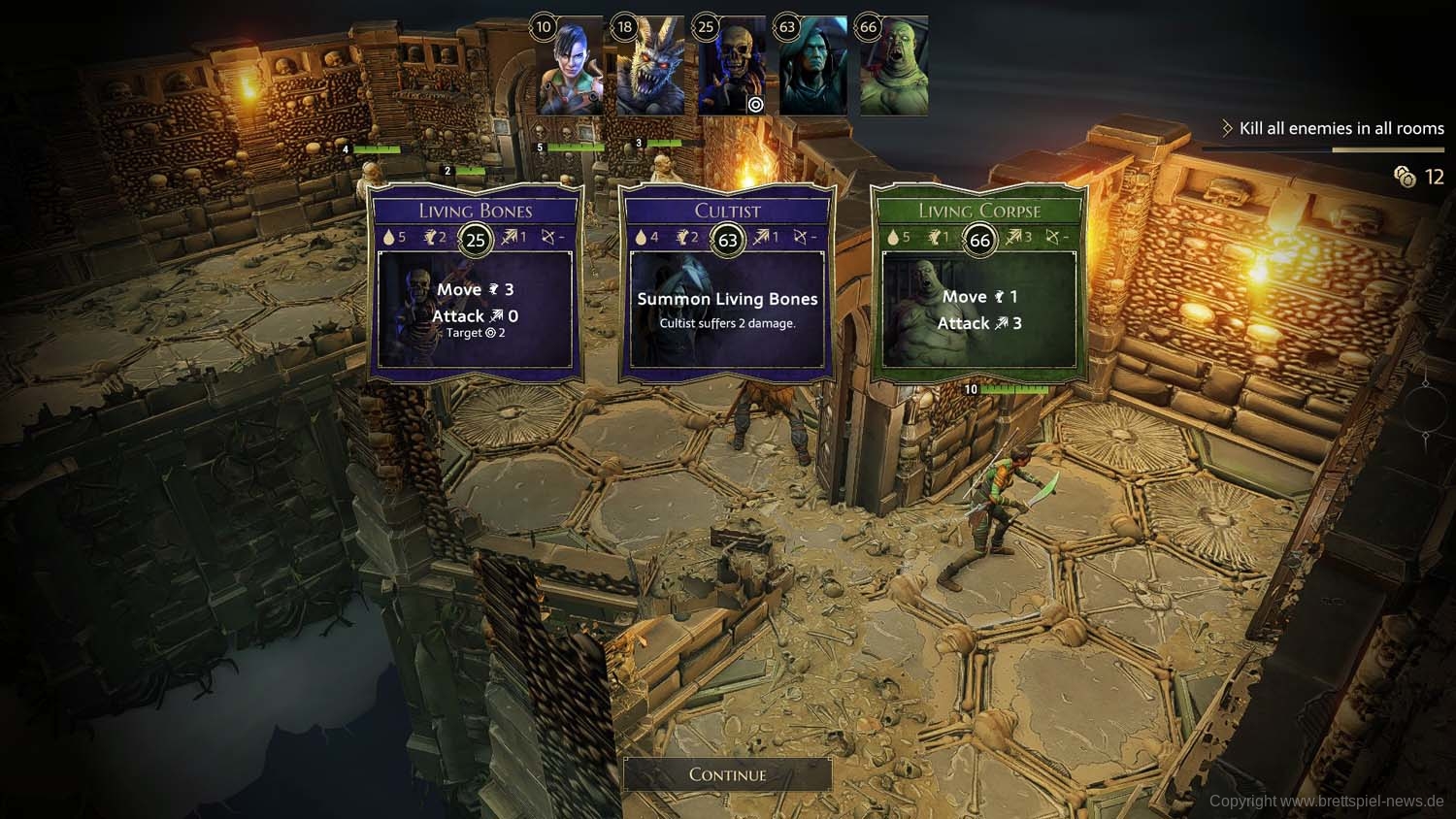Select the Cultist ability card
The height and width of the screenshot is (819, 1456).
coord(727,283)
